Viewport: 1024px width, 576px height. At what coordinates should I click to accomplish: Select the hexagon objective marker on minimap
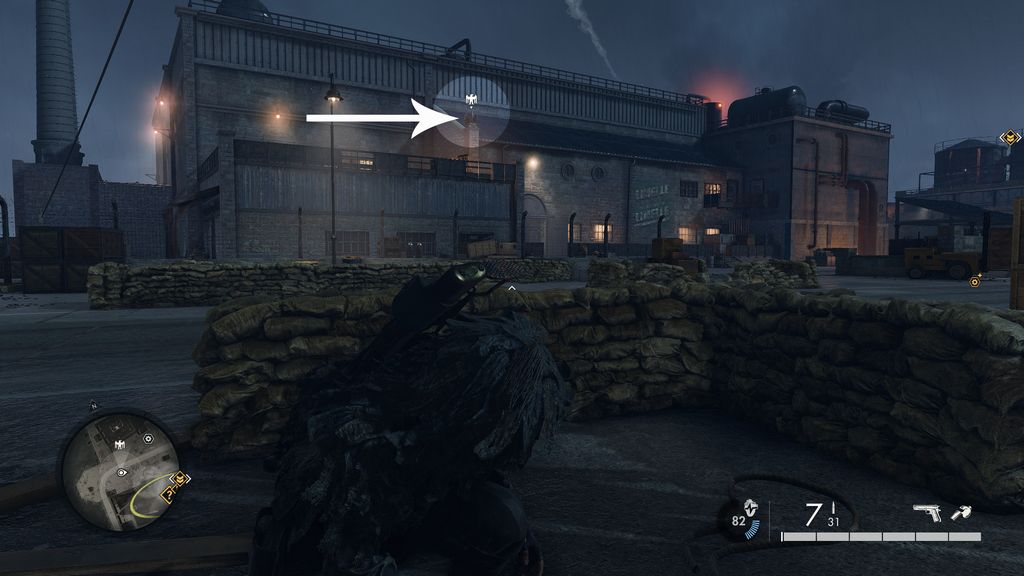[148, 438]
